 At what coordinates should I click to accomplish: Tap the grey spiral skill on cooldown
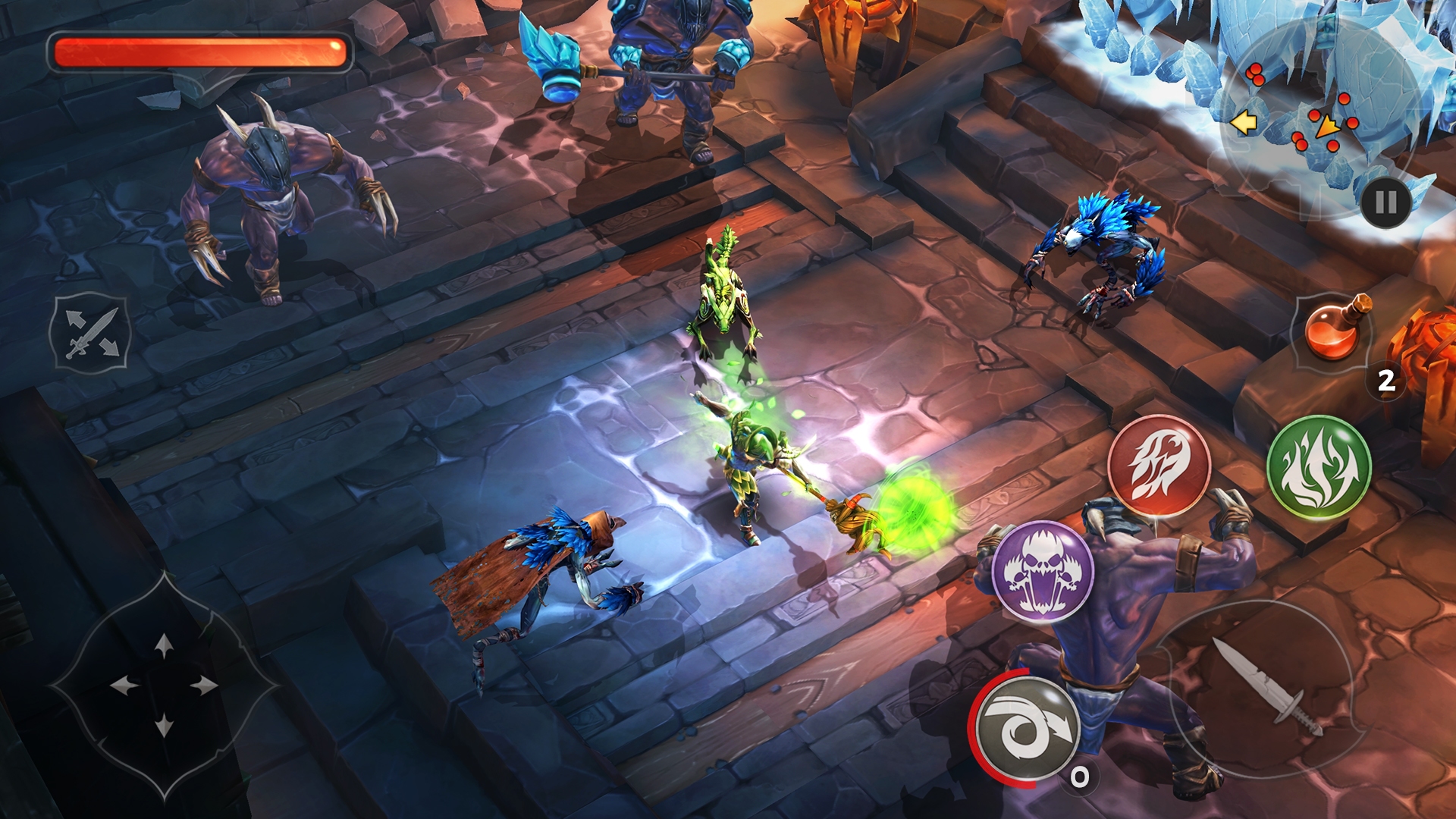click(x=1028, y=726)
